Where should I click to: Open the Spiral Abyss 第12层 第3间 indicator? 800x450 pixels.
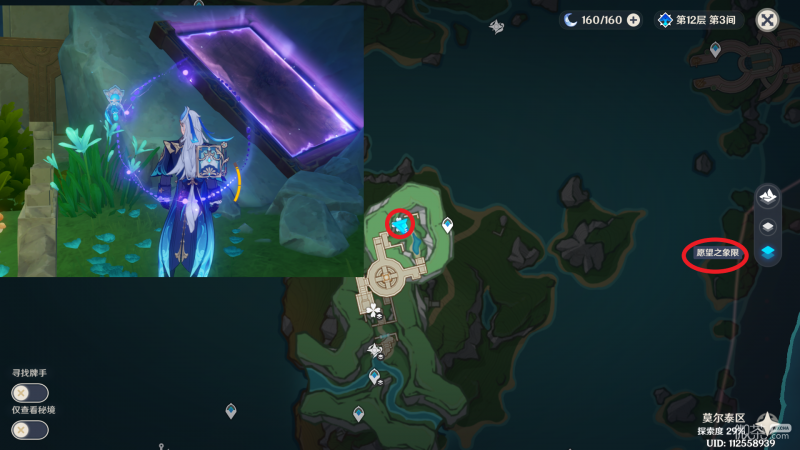click(x=698, y=20)
